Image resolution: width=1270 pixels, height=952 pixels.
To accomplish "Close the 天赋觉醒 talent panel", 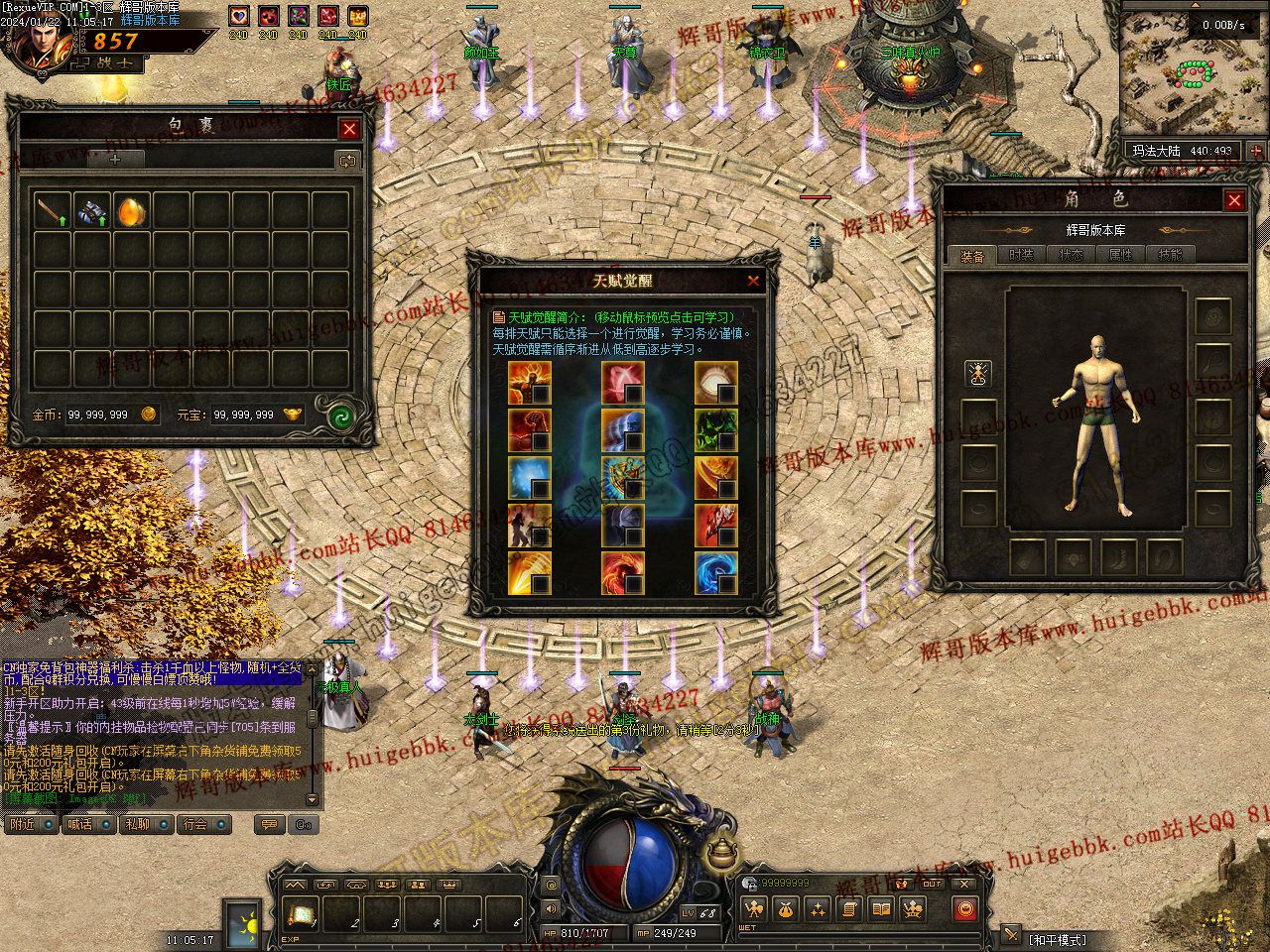I will (x=753, y=281).
